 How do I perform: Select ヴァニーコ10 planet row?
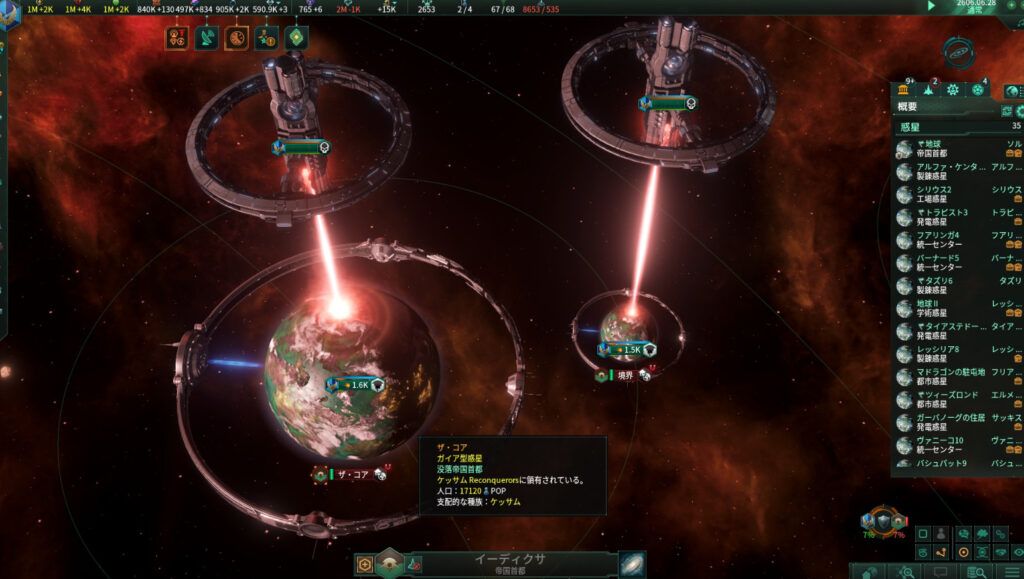pos(945,445)
